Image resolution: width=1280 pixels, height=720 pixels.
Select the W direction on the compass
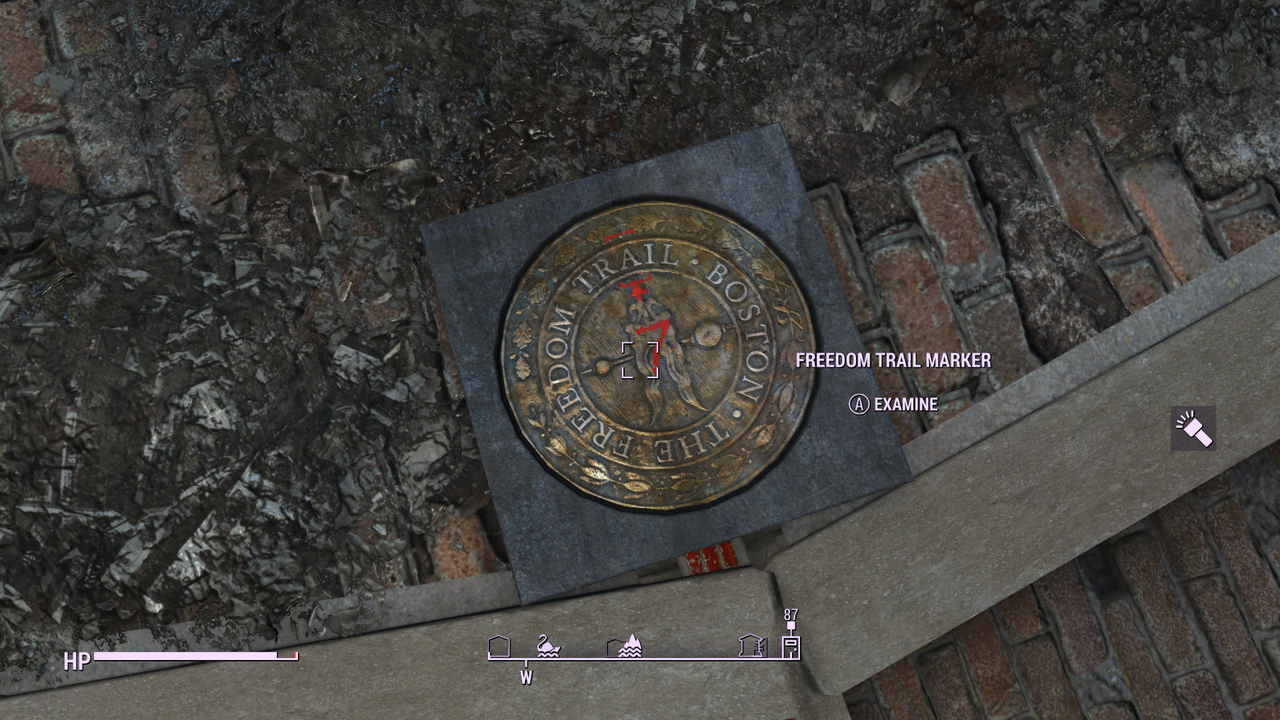click(x=526, y=677)
